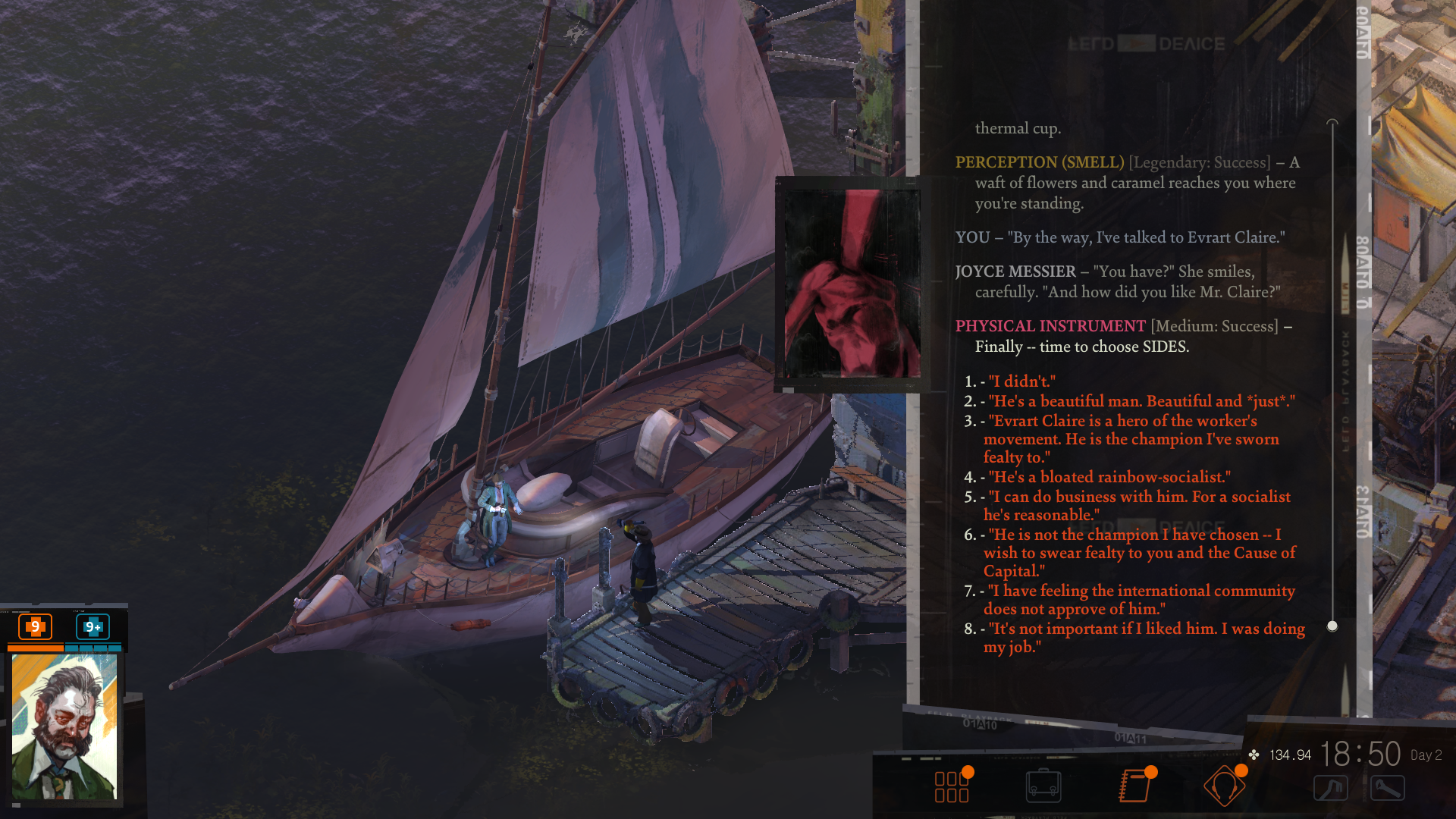The width and height of the screenshot is (1456, 819).
Task: Choose "He's a bloated rainbow-socialist" option
Action: 1109,477
